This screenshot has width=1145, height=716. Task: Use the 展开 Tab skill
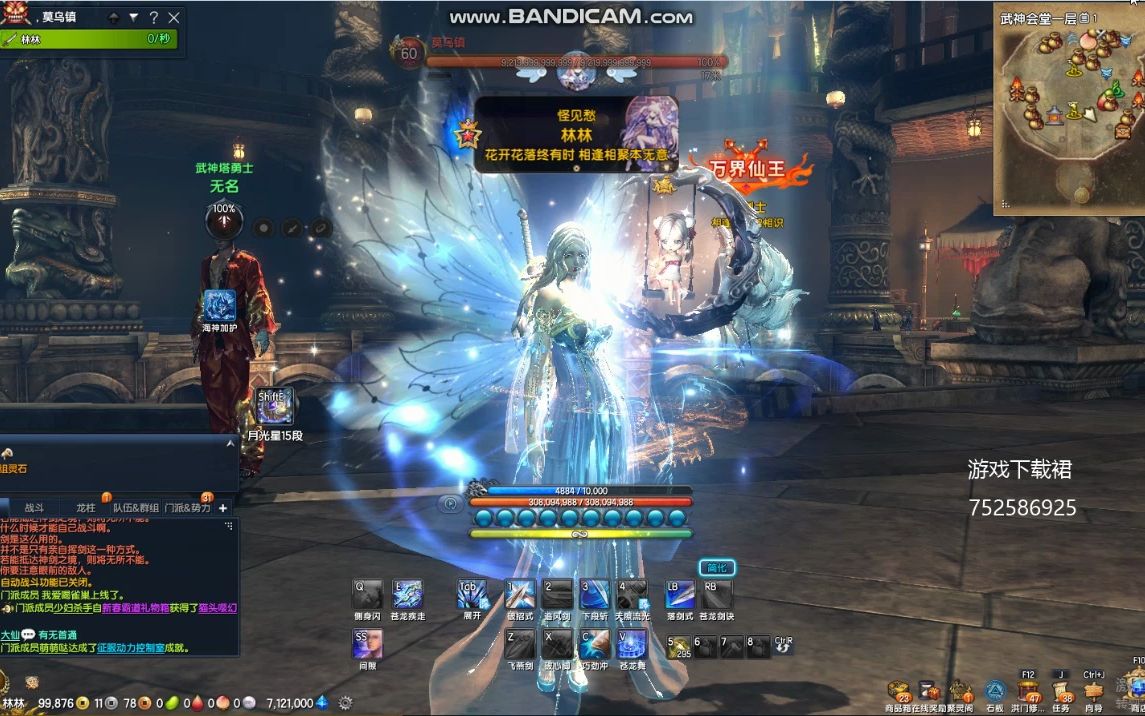(472, 595)
